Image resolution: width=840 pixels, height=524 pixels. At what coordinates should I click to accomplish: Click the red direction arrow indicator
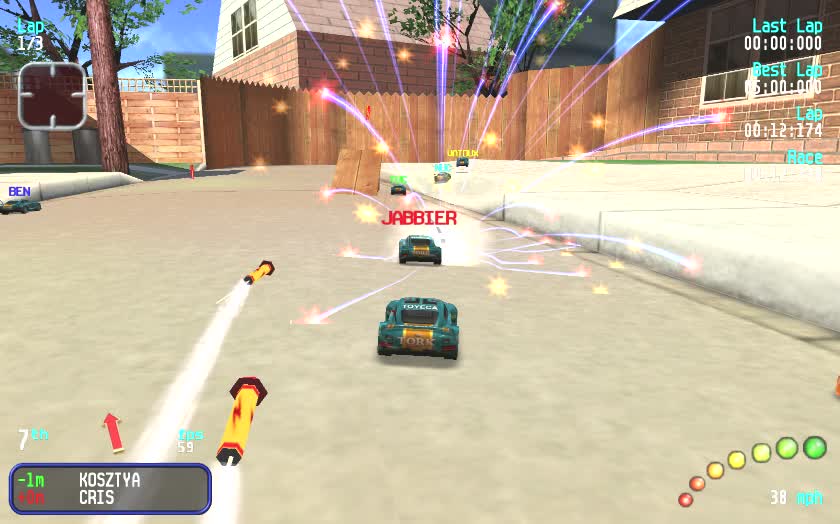[113, 431]
